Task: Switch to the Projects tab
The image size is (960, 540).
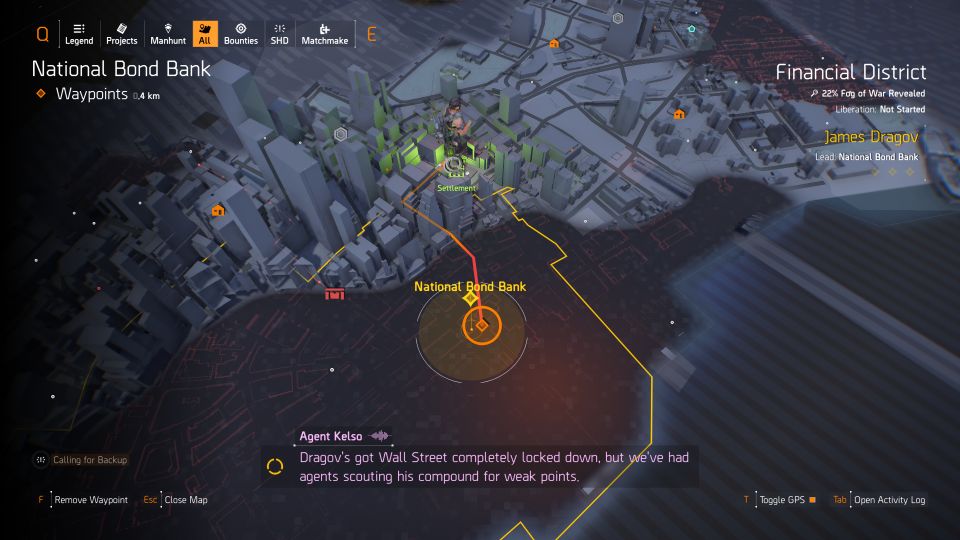Action: [121, 33]
